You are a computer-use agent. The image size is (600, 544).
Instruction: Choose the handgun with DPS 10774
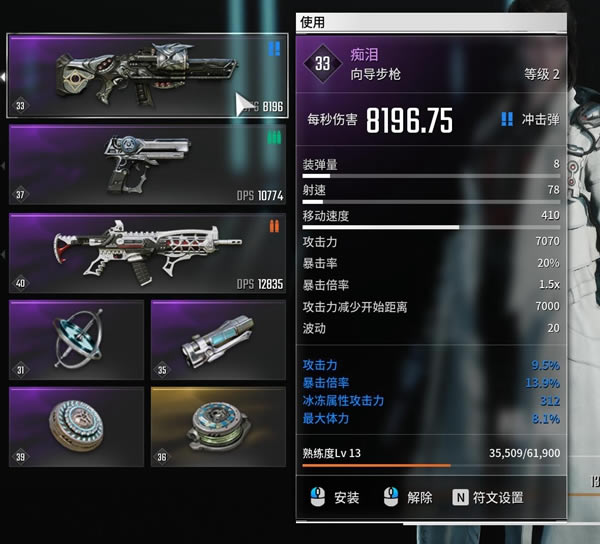(147, 164)
